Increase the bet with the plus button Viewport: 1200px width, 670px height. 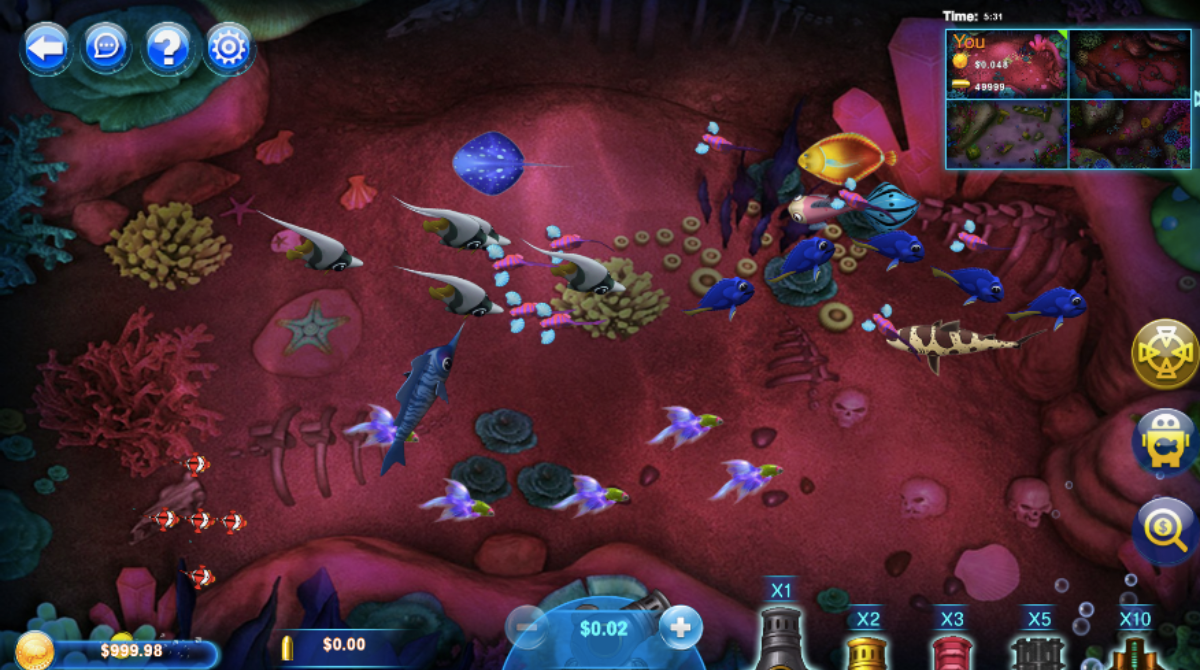pyautogui.click(x=680, y=627)
